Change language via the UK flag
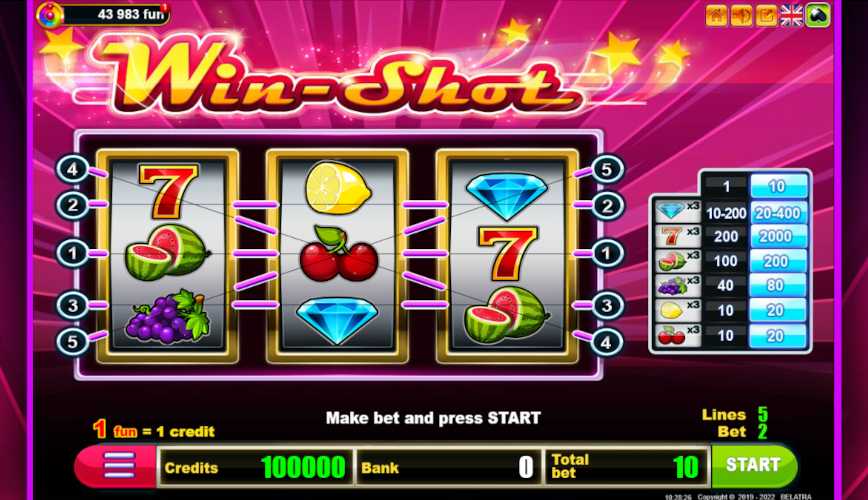 (792, 15)
